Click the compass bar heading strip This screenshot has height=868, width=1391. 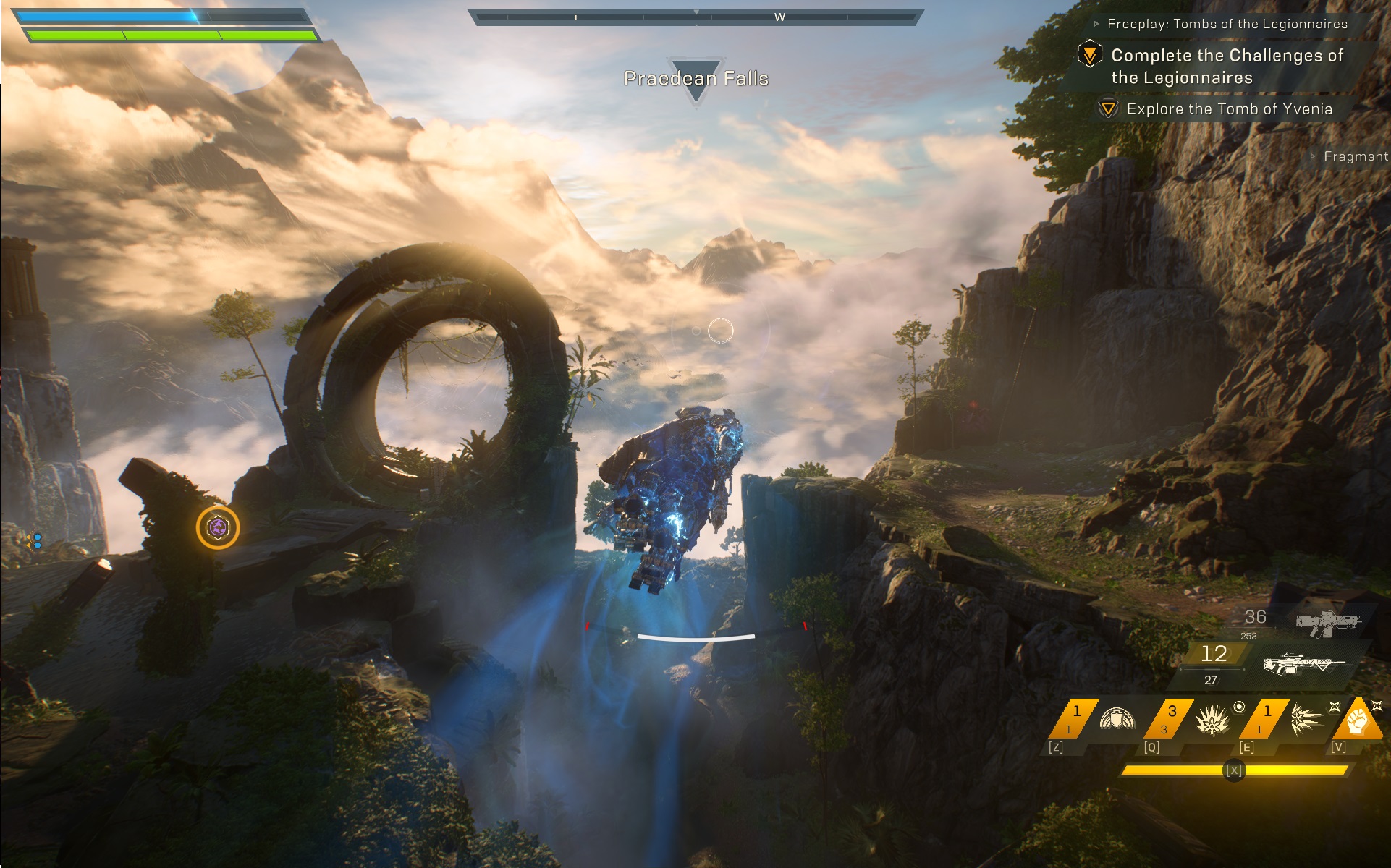(x=695, y=17)
